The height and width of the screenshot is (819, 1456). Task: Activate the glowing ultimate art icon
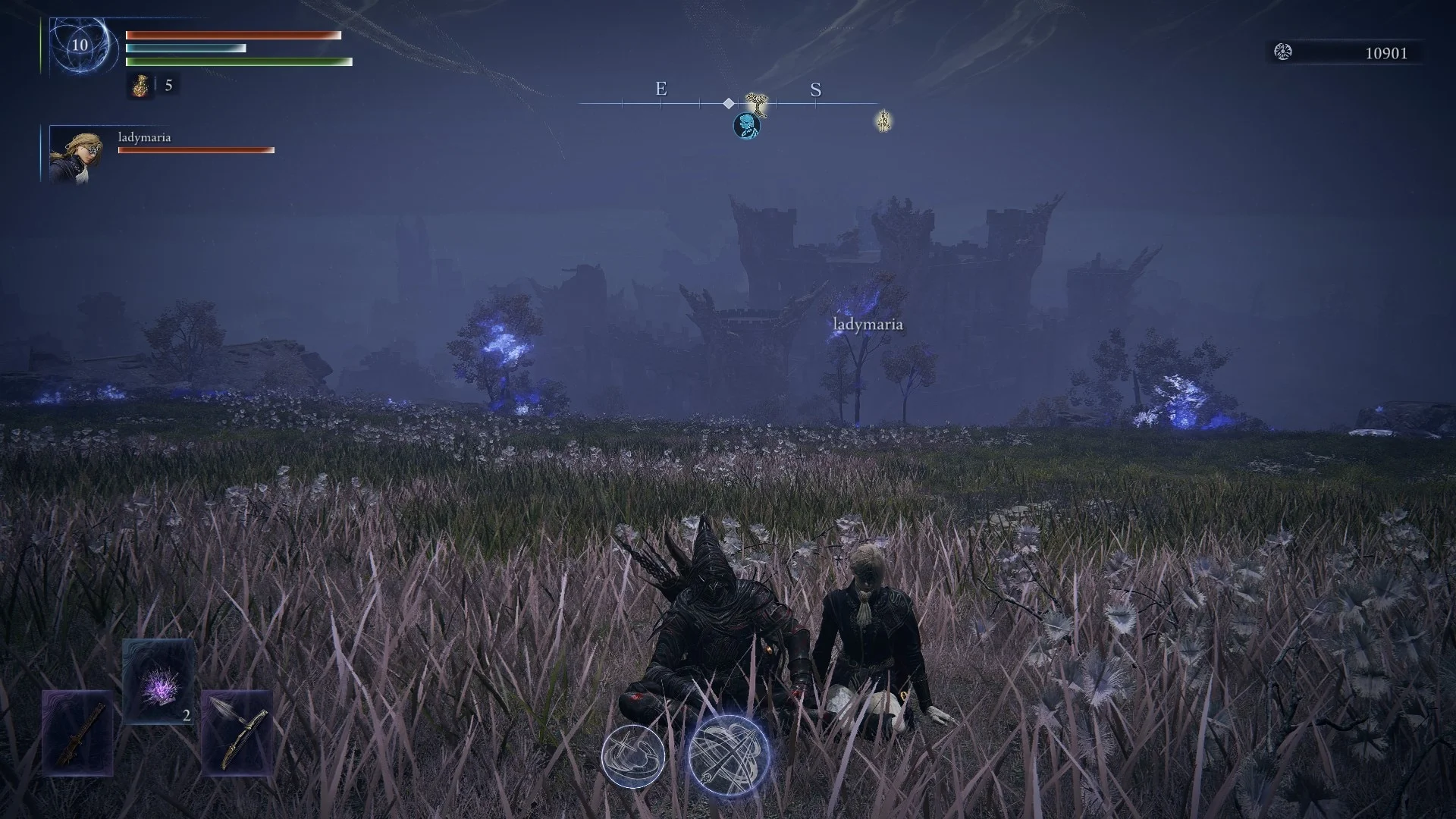[729, 755]
